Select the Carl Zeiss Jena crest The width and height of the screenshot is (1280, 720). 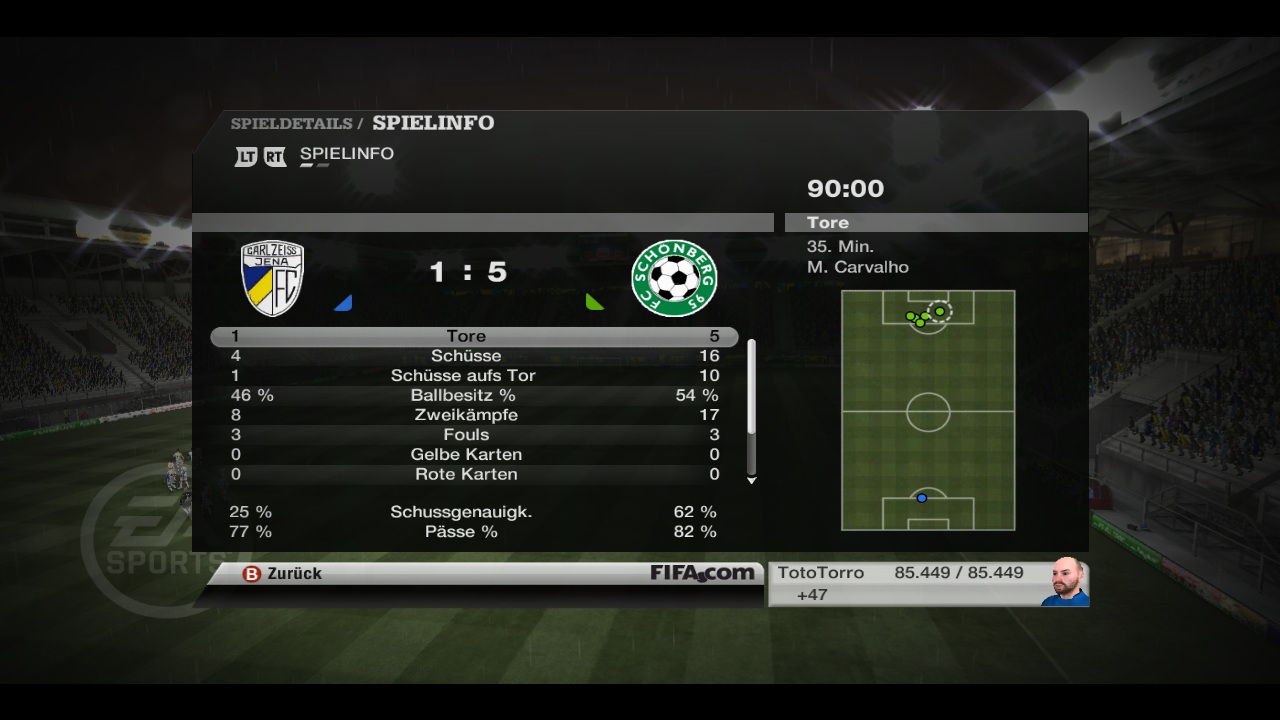point(272,279)
